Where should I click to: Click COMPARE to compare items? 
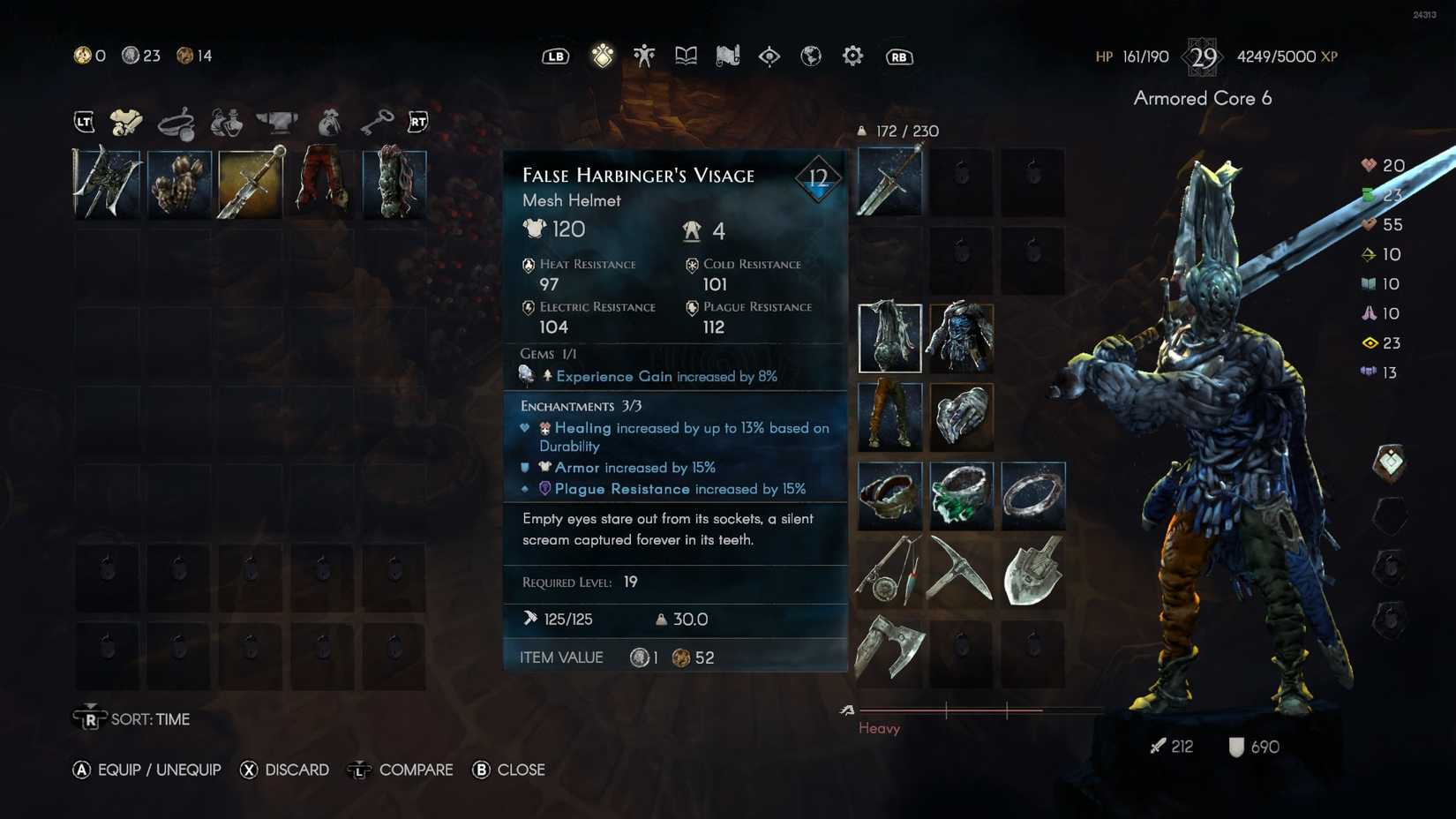(x=416, y=770)
